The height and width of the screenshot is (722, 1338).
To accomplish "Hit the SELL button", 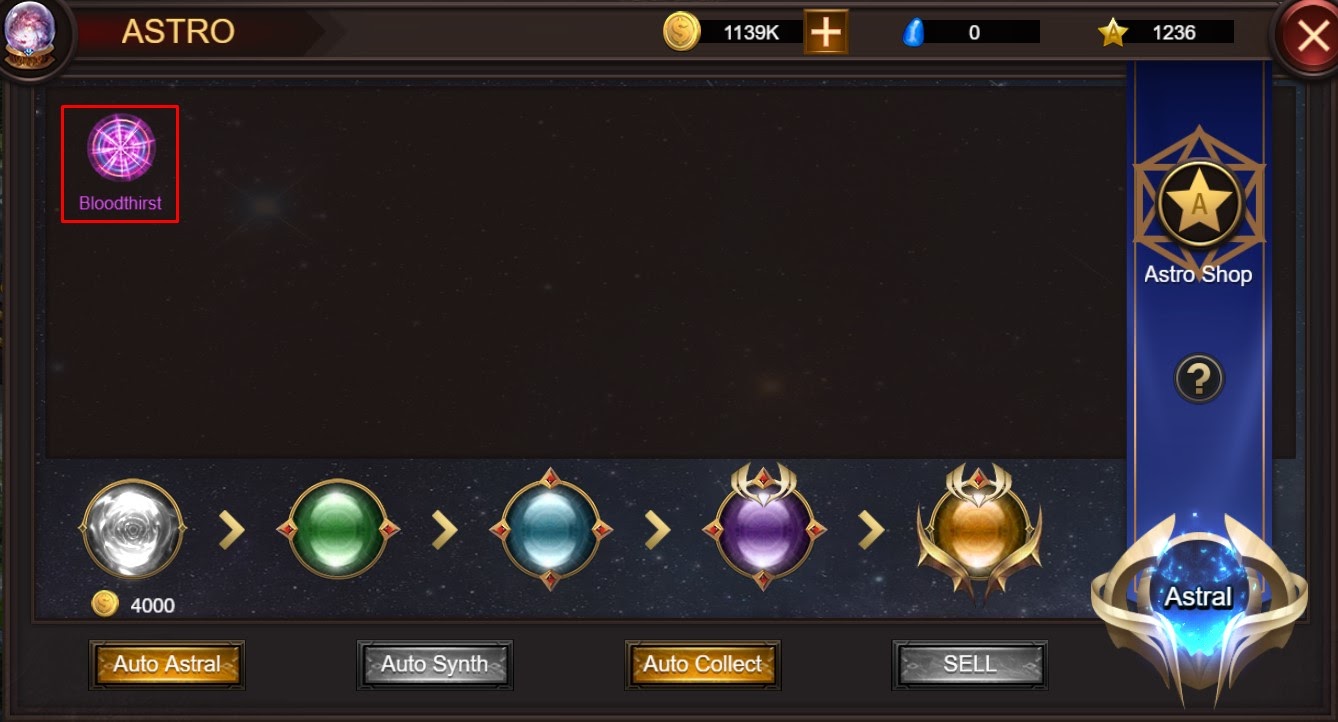I will (x=969, y=664).
